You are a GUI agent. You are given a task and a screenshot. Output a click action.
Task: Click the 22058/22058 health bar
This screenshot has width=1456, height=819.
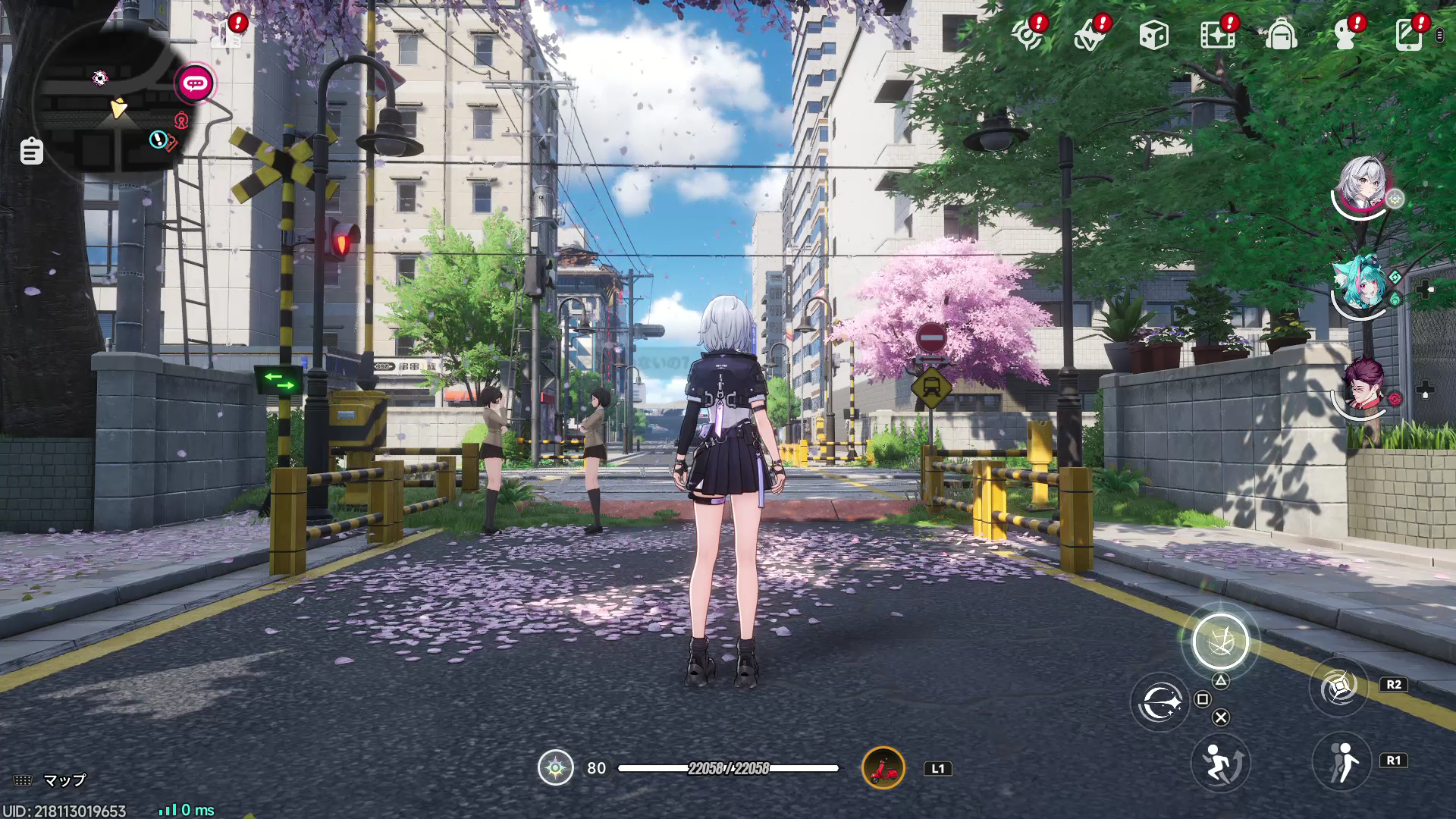point(728,767)
